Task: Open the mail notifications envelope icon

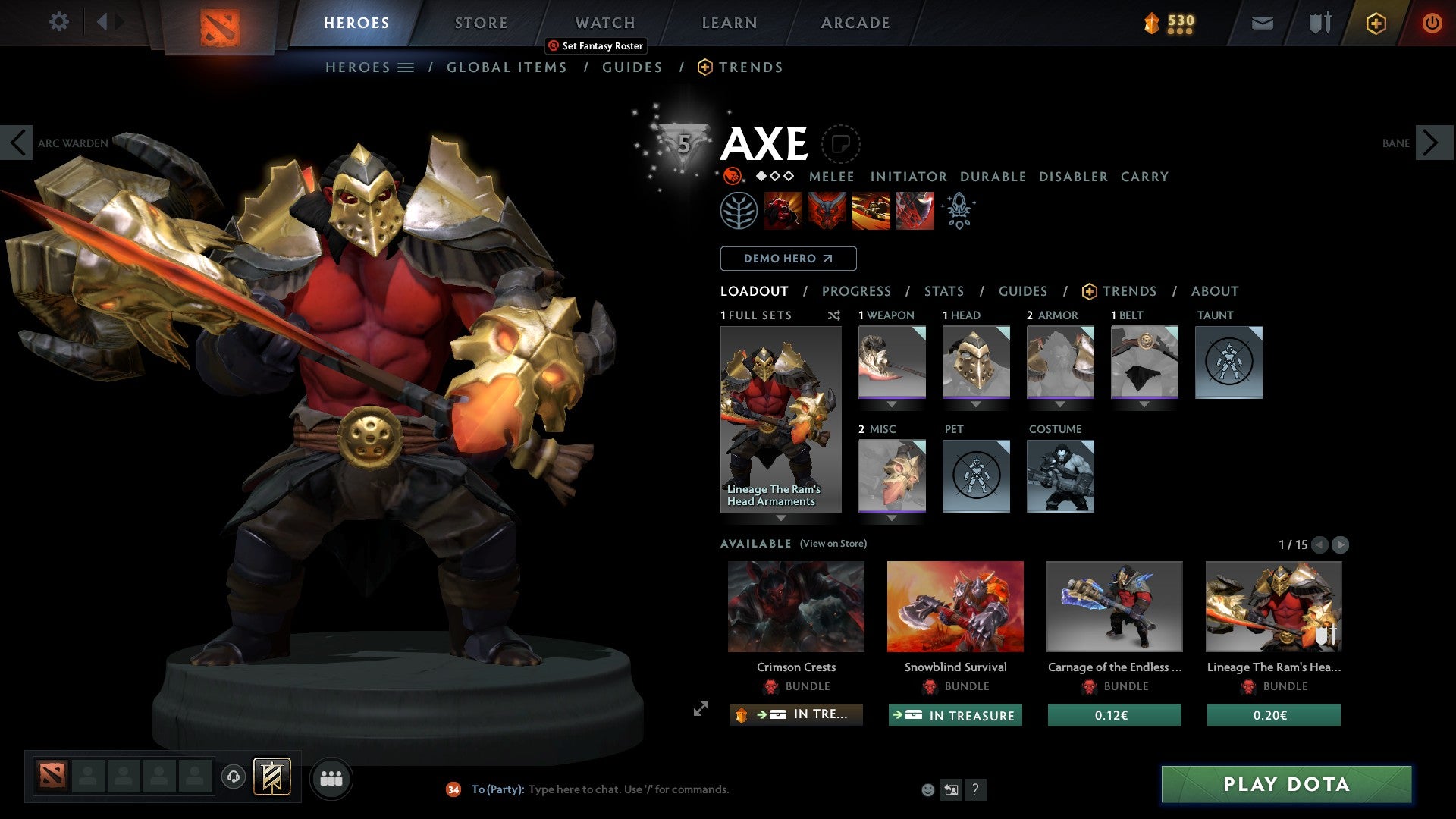Action: [x=1263, y=23]
